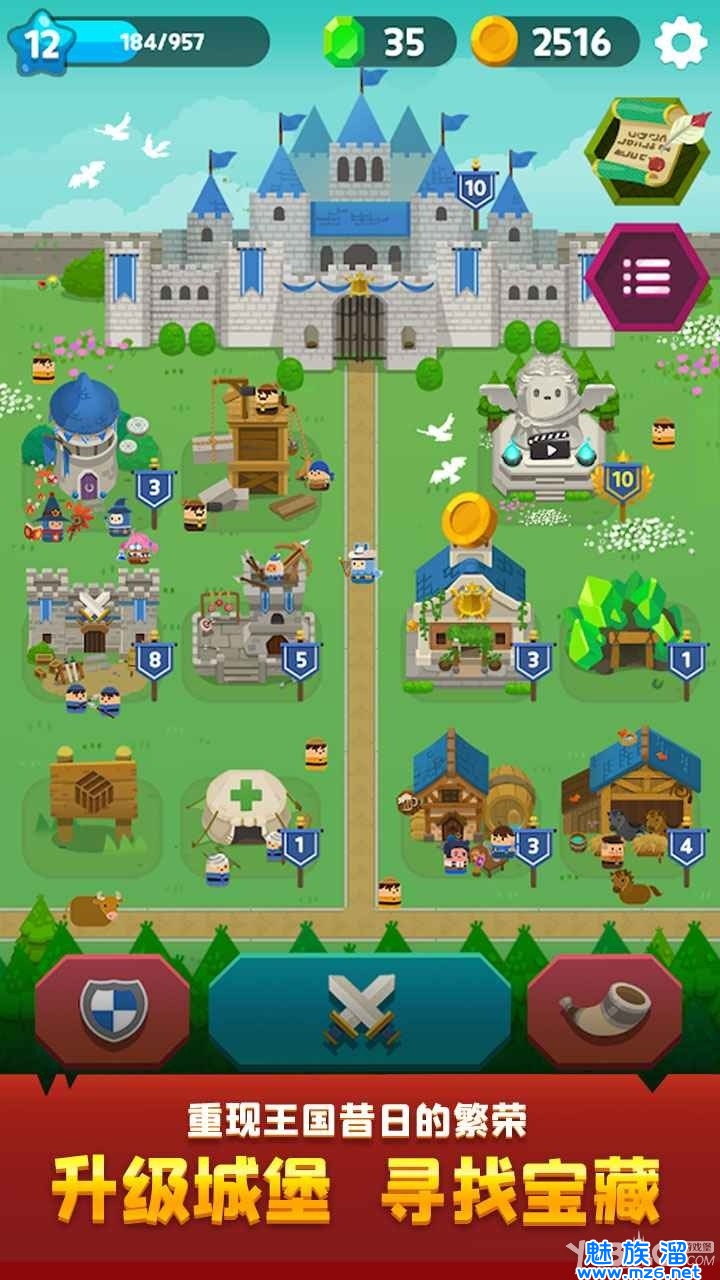This screenshot has height=1280, width=720.
Task: Select the gold coin bank building
Action: 465,610
